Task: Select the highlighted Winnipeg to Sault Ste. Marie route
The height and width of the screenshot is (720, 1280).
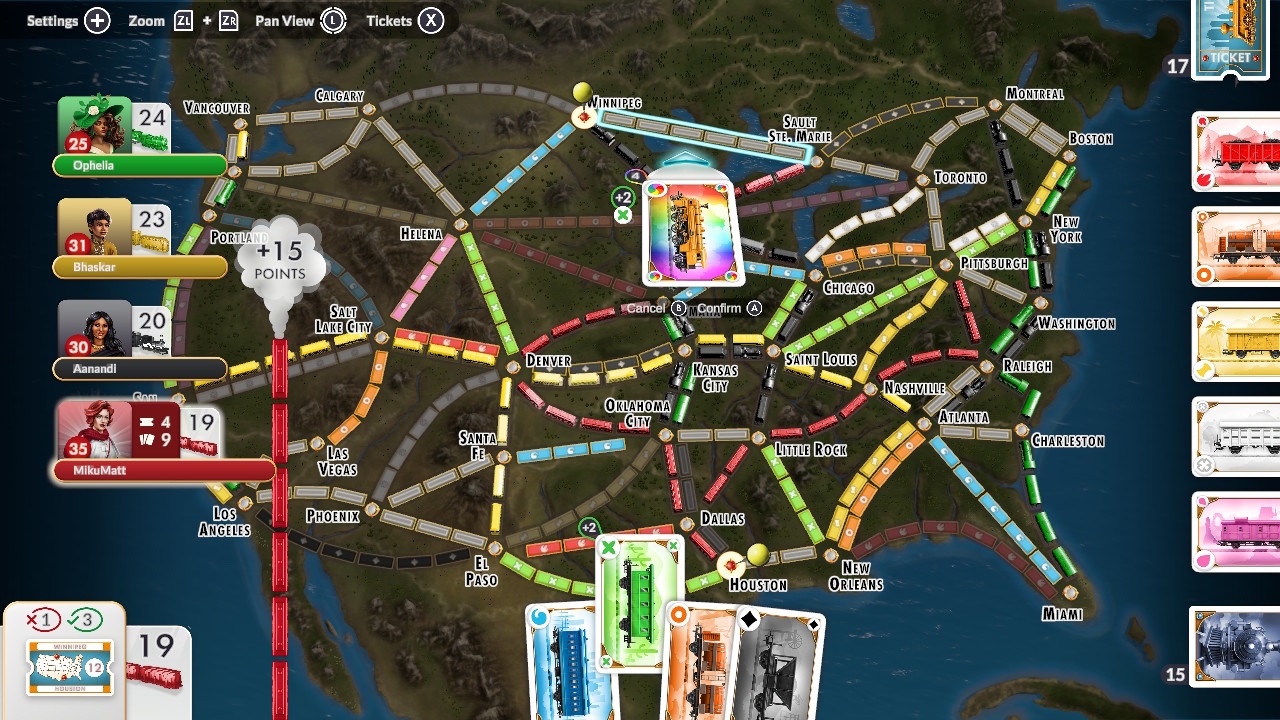Action: [x=705, y=137]
